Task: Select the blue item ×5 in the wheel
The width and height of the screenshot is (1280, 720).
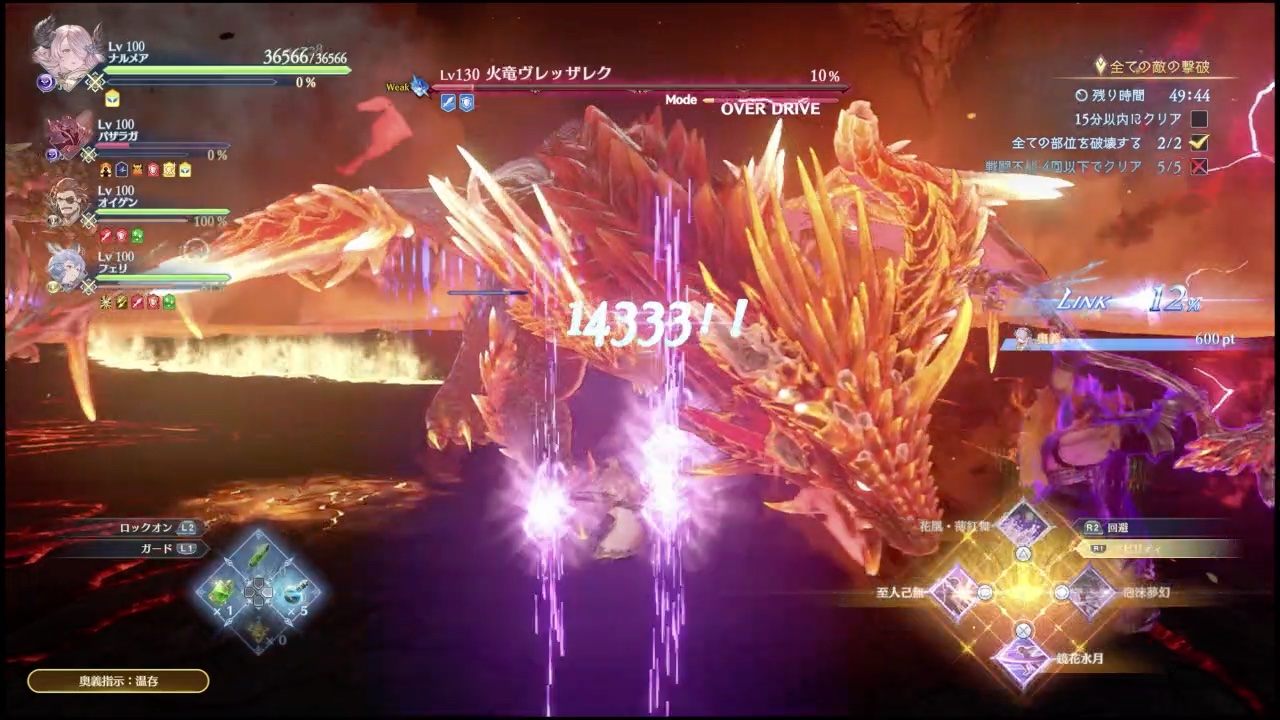Action: 297,590
